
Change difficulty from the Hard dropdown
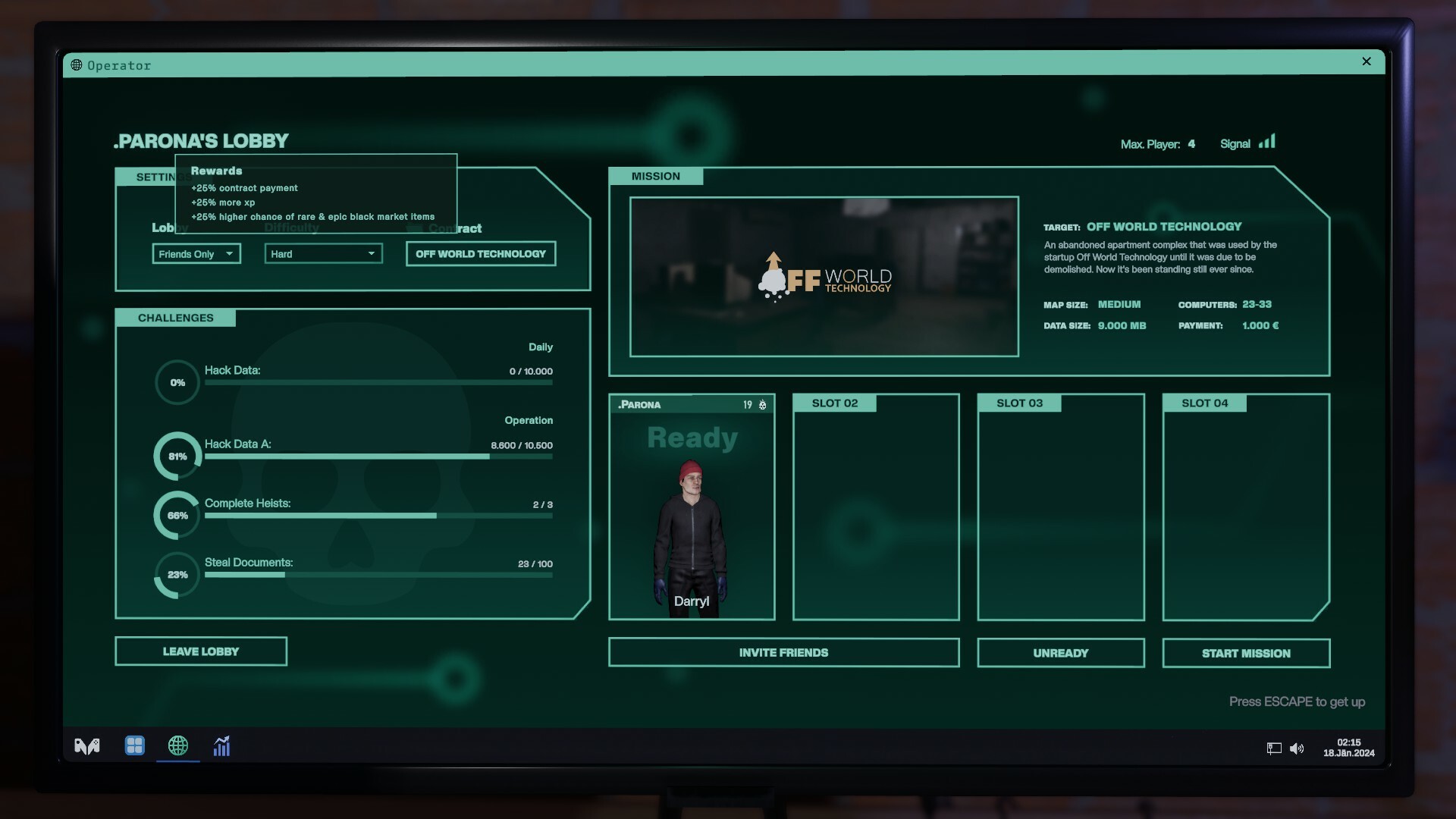pyautogui.click(x=323, y=253)
